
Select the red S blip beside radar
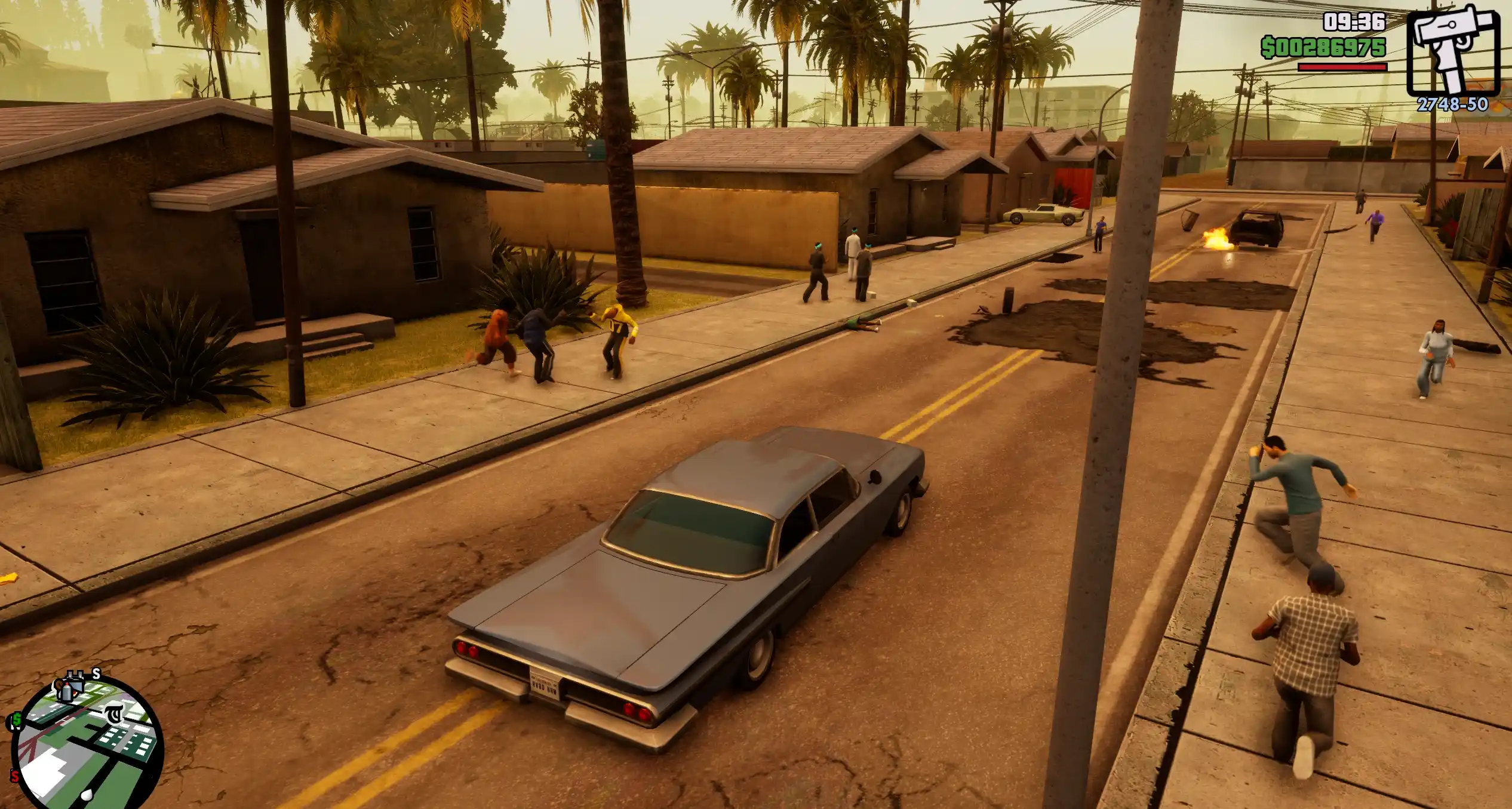coord(14,777)
